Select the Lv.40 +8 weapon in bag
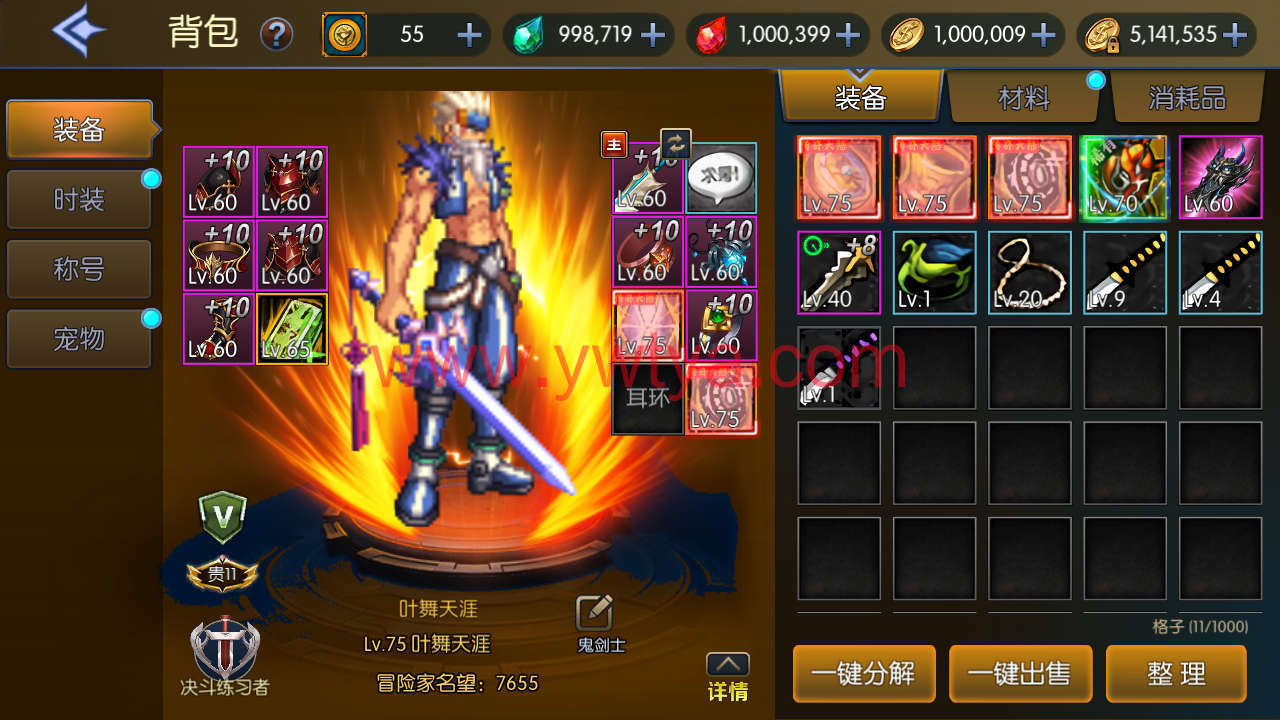Screen dimensions: 1280x720 [839, 272]
